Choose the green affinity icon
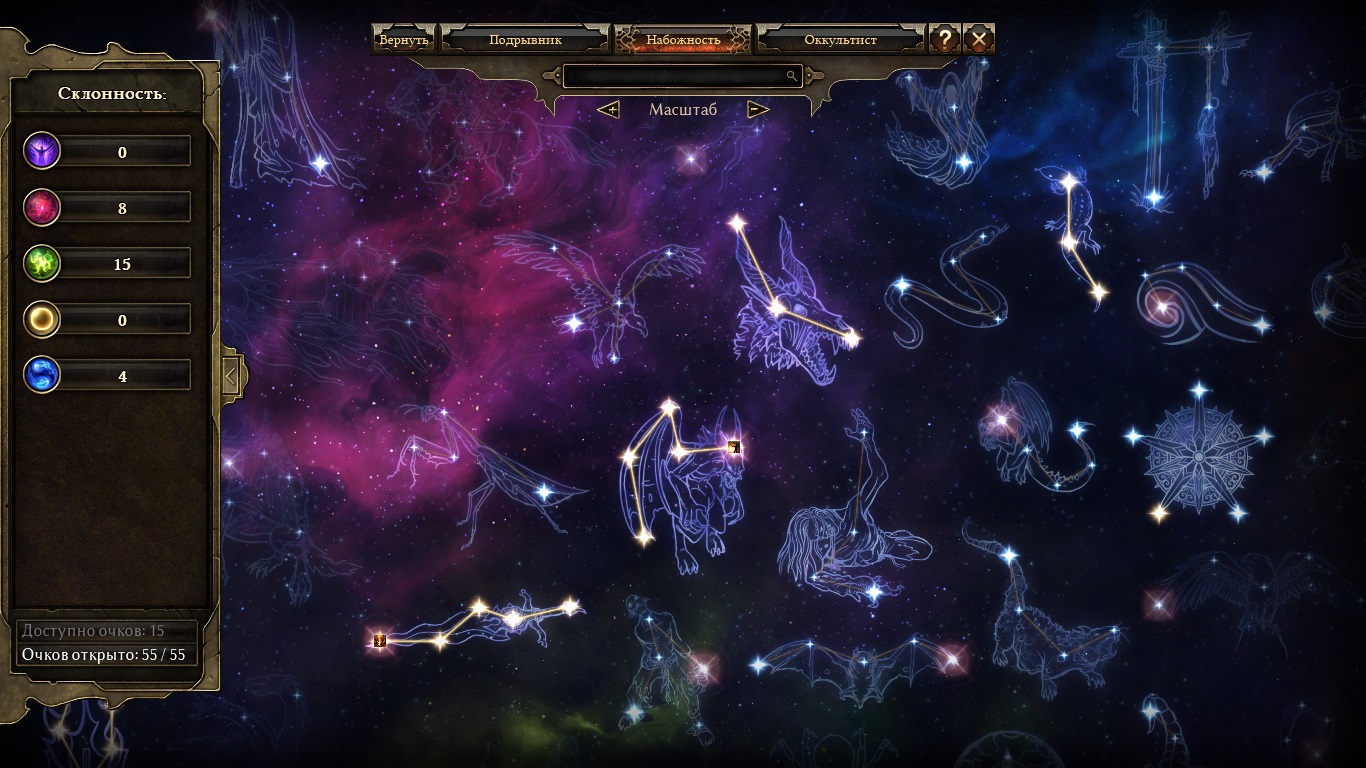This screenshot has width=1366, height=768. [43, 264]
